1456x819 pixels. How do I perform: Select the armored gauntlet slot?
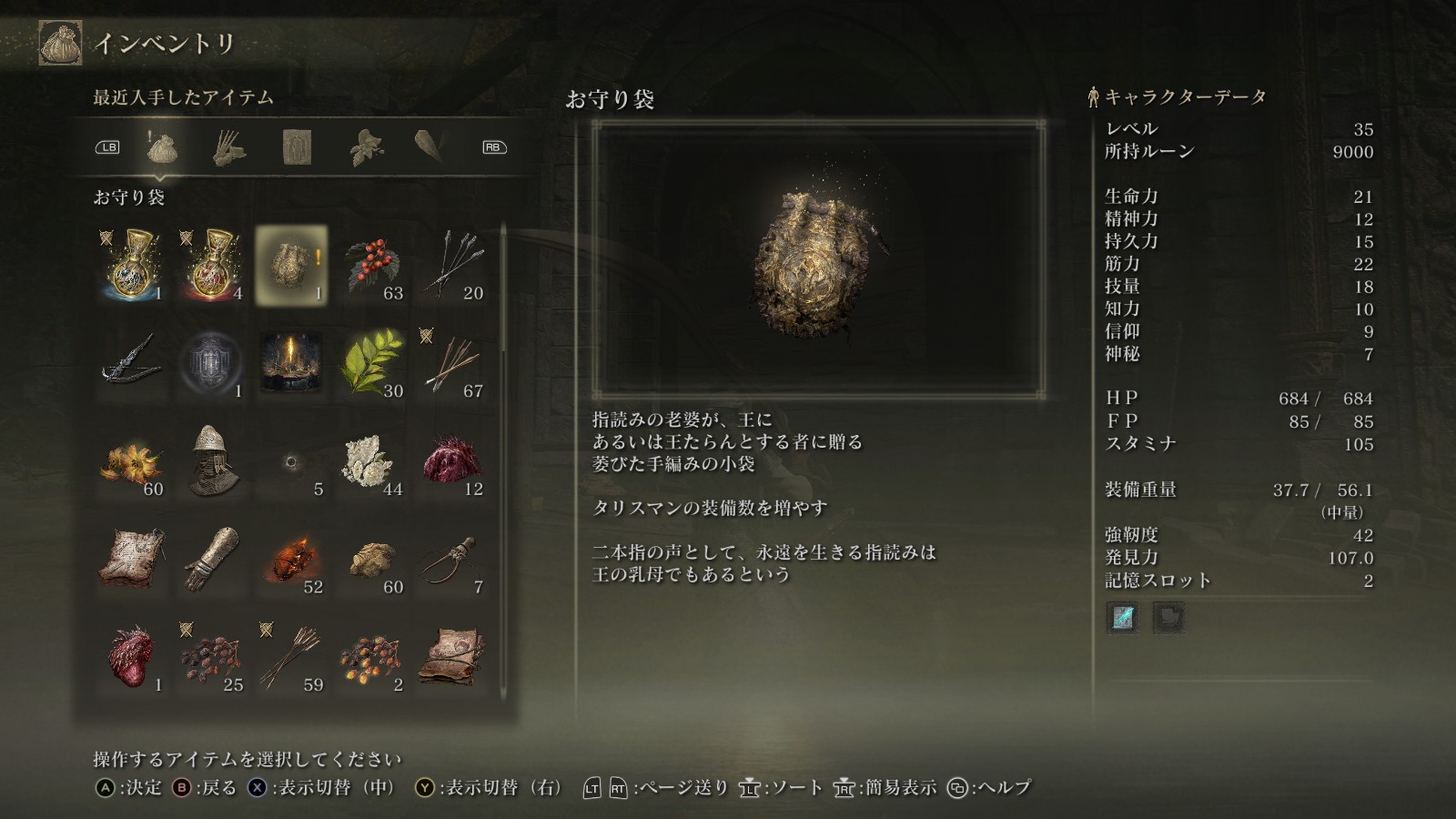click(x=211, y=559)
